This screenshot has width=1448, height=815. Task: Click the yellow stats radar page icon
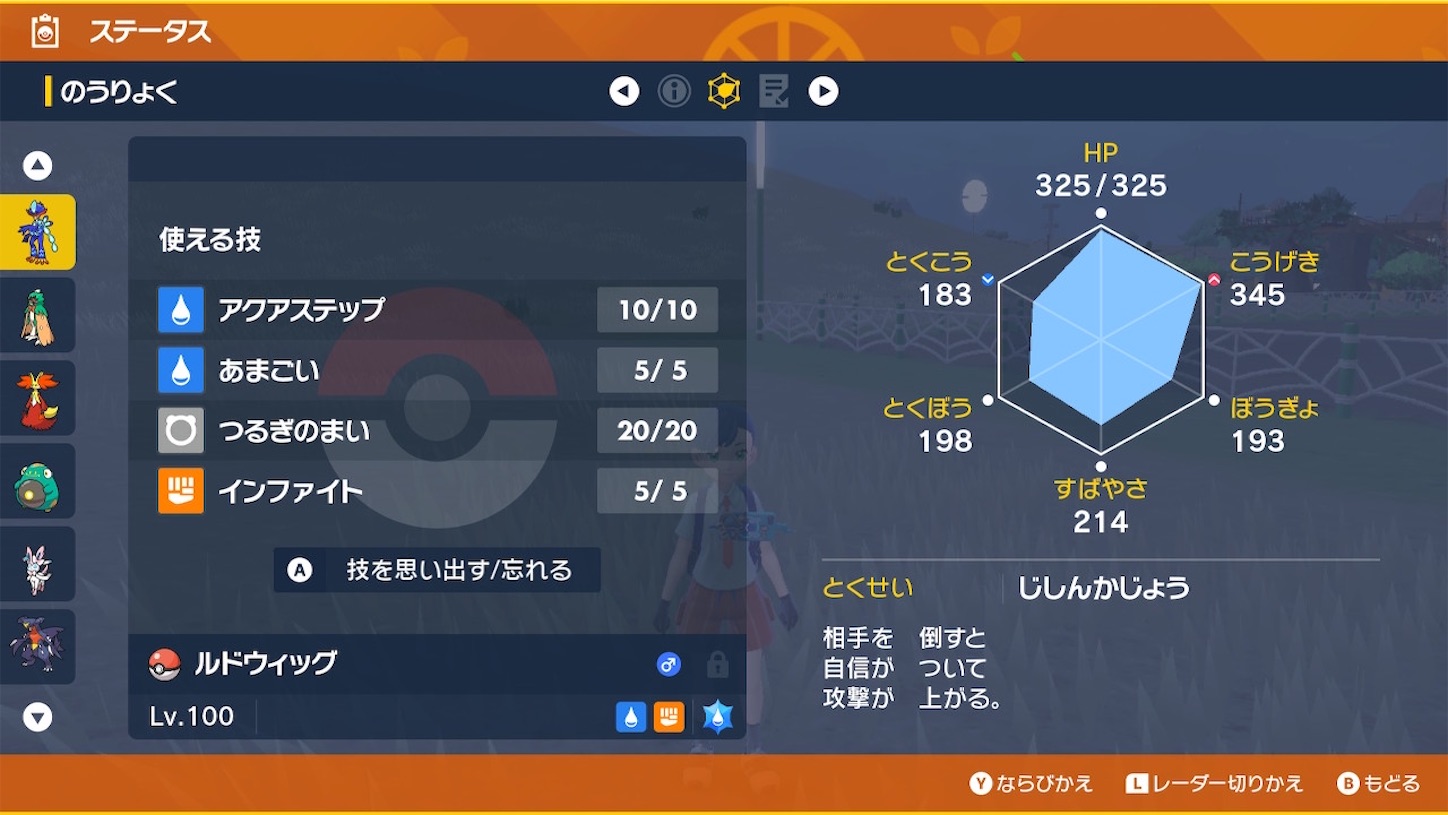[x=722, y=90]
